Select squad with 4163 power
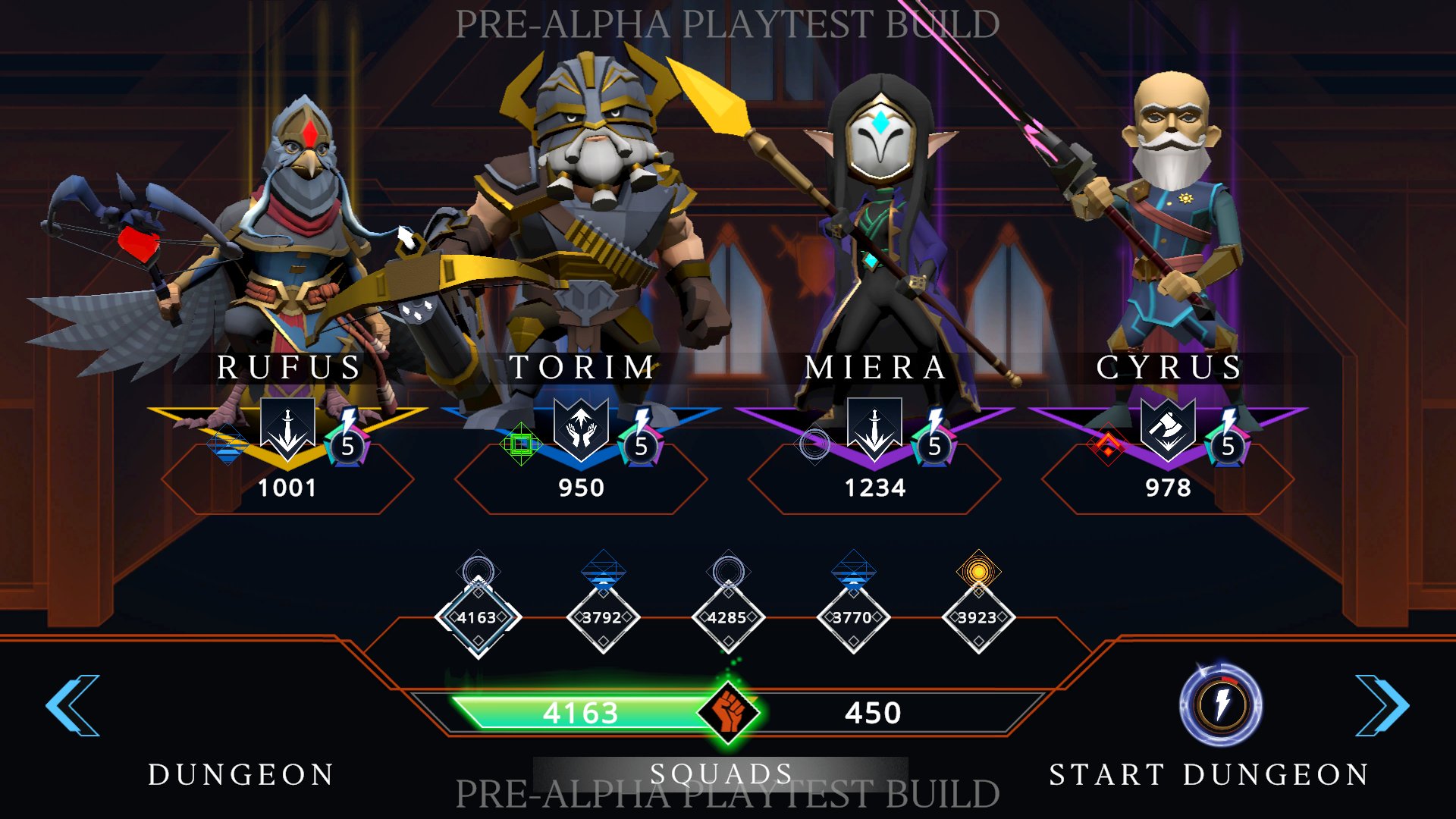 (x=478, y=617)
